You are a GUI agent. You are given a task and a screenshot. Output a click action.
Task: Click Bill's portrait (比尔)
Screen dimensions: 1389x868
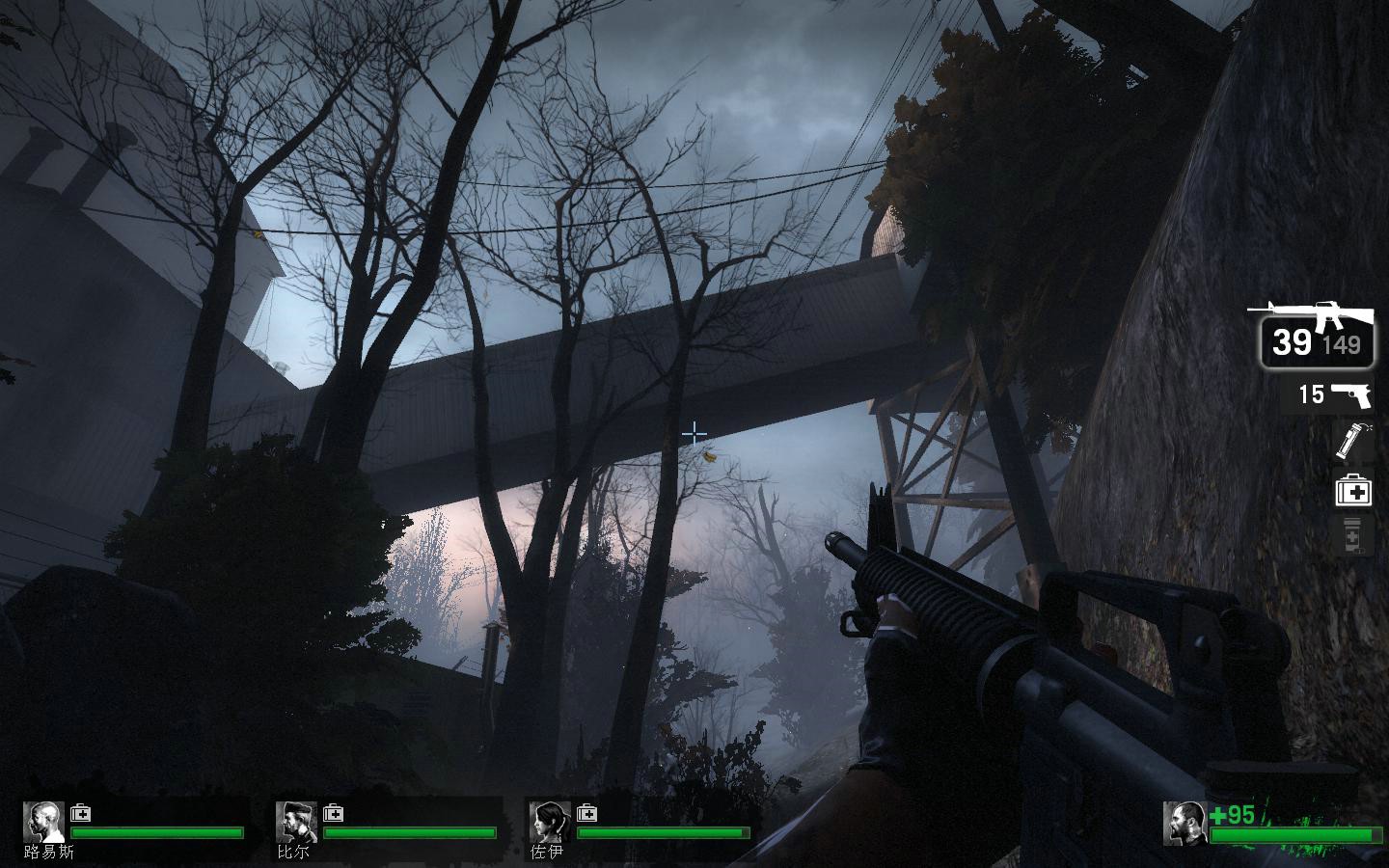pyautogui.click(x=296, y=822)
